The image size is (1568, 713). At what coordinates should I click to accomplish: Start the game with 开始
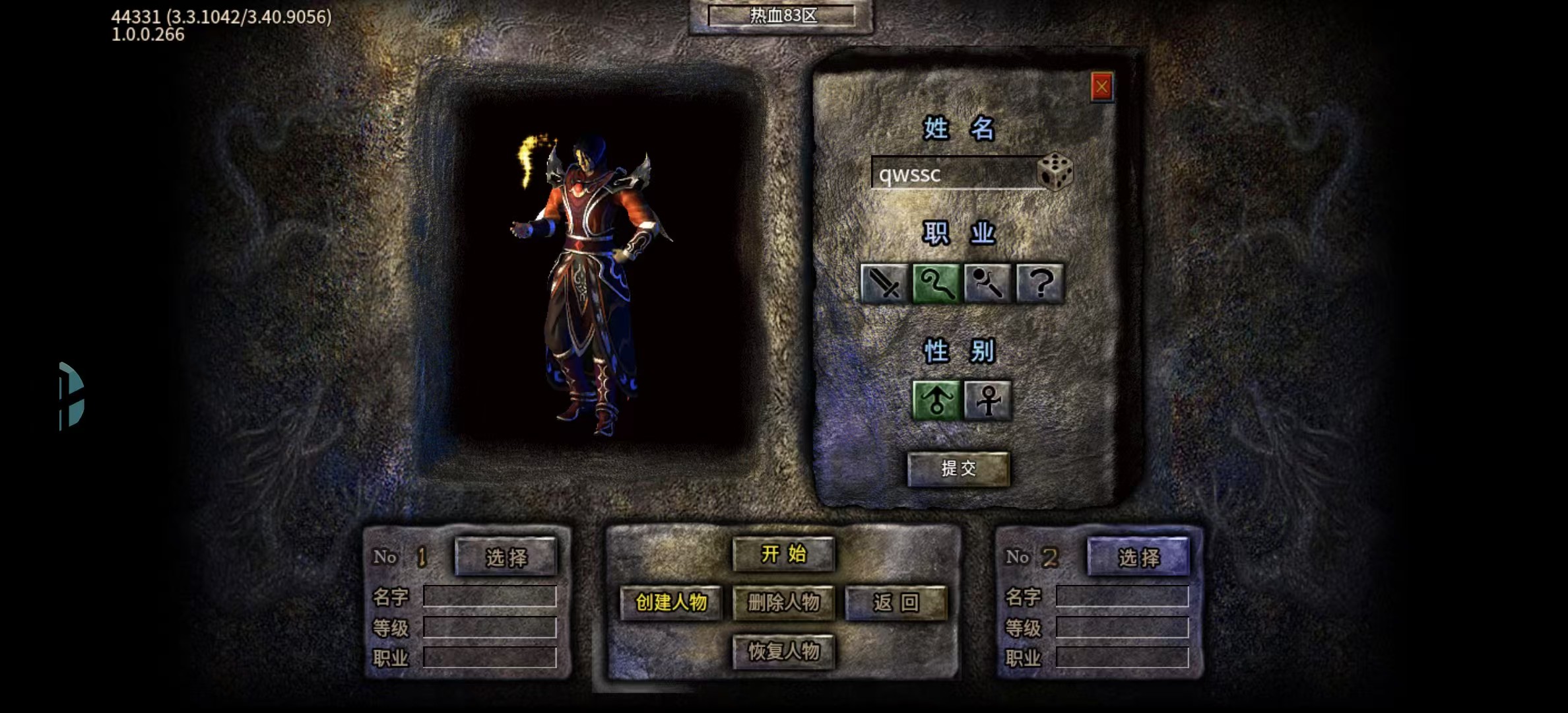(783, 554)
